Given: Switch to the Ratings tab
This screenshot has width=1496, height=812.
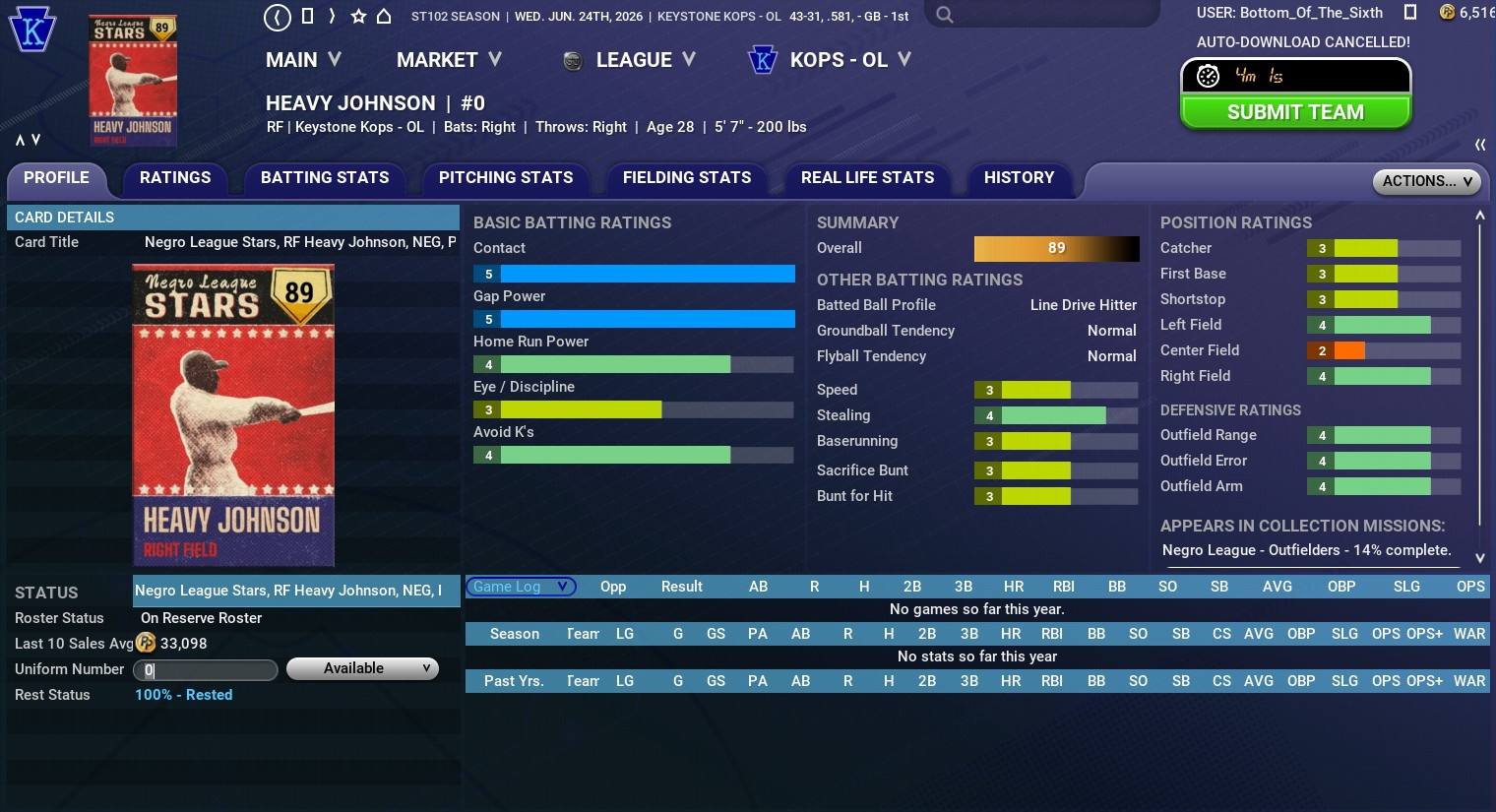Looking at the screenshot, I should point(175,178).
